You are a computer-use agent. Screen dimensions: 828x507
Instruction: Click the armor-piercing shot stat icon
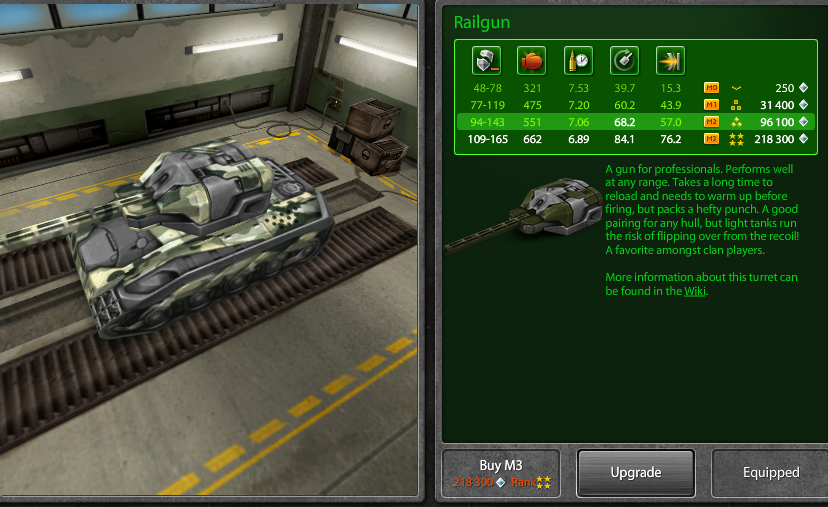[669, 60]
